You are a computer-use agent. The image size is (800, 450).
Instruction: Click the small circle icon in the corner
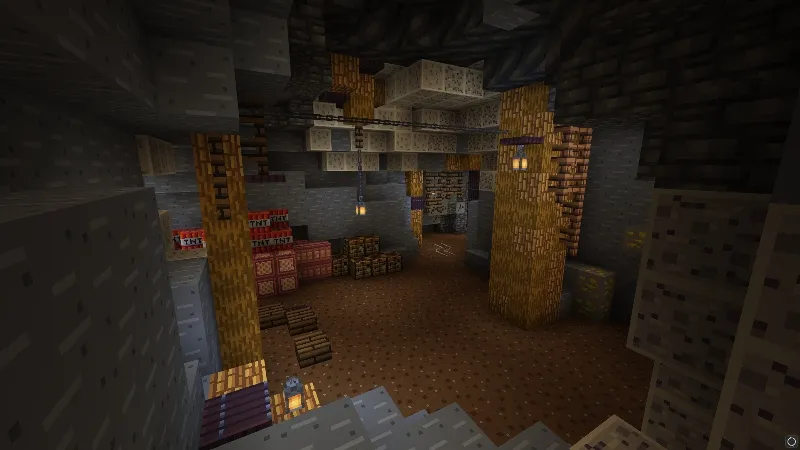(791, 440)
